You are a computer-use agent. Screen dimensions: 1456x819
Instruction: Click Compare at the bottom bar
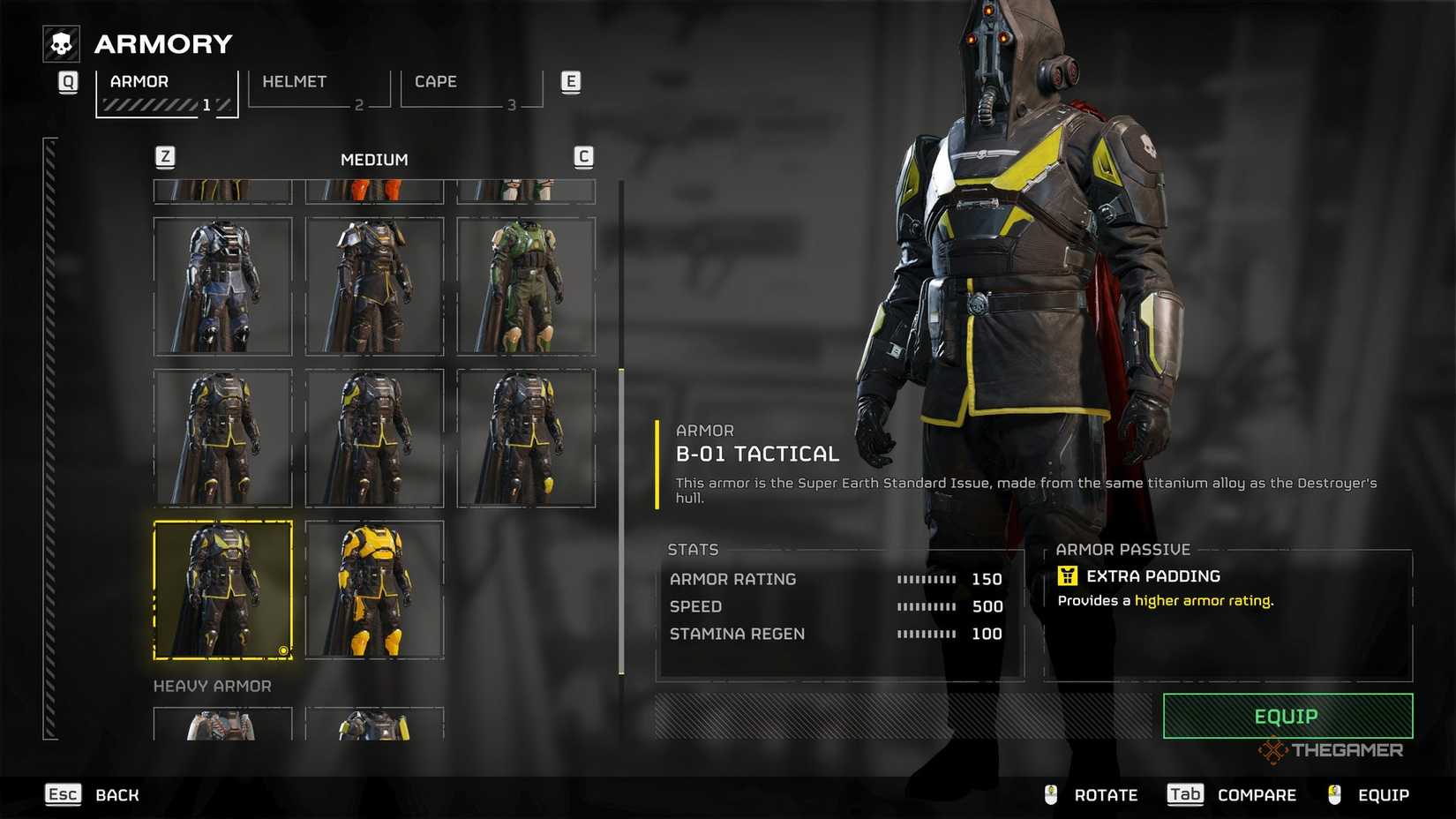click(1257, 794)
